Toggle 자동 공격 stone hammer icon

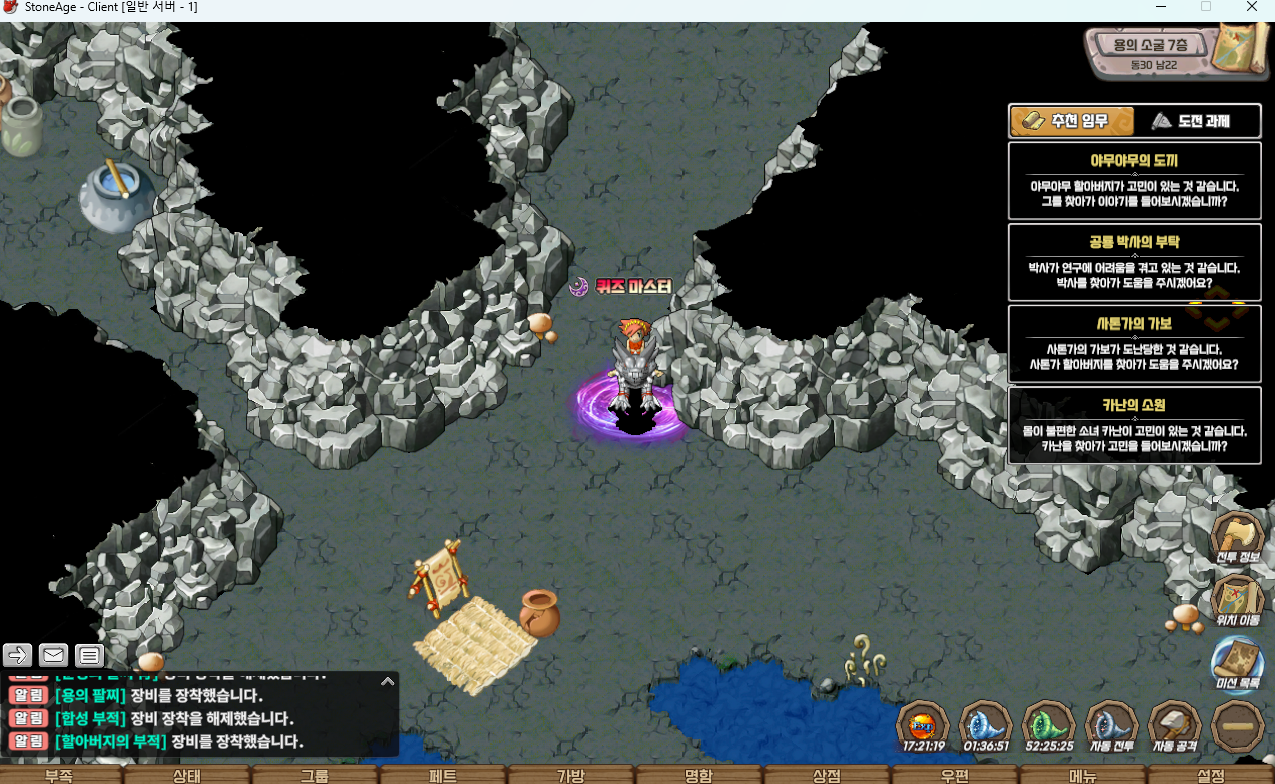click(x=1175, y=726)
